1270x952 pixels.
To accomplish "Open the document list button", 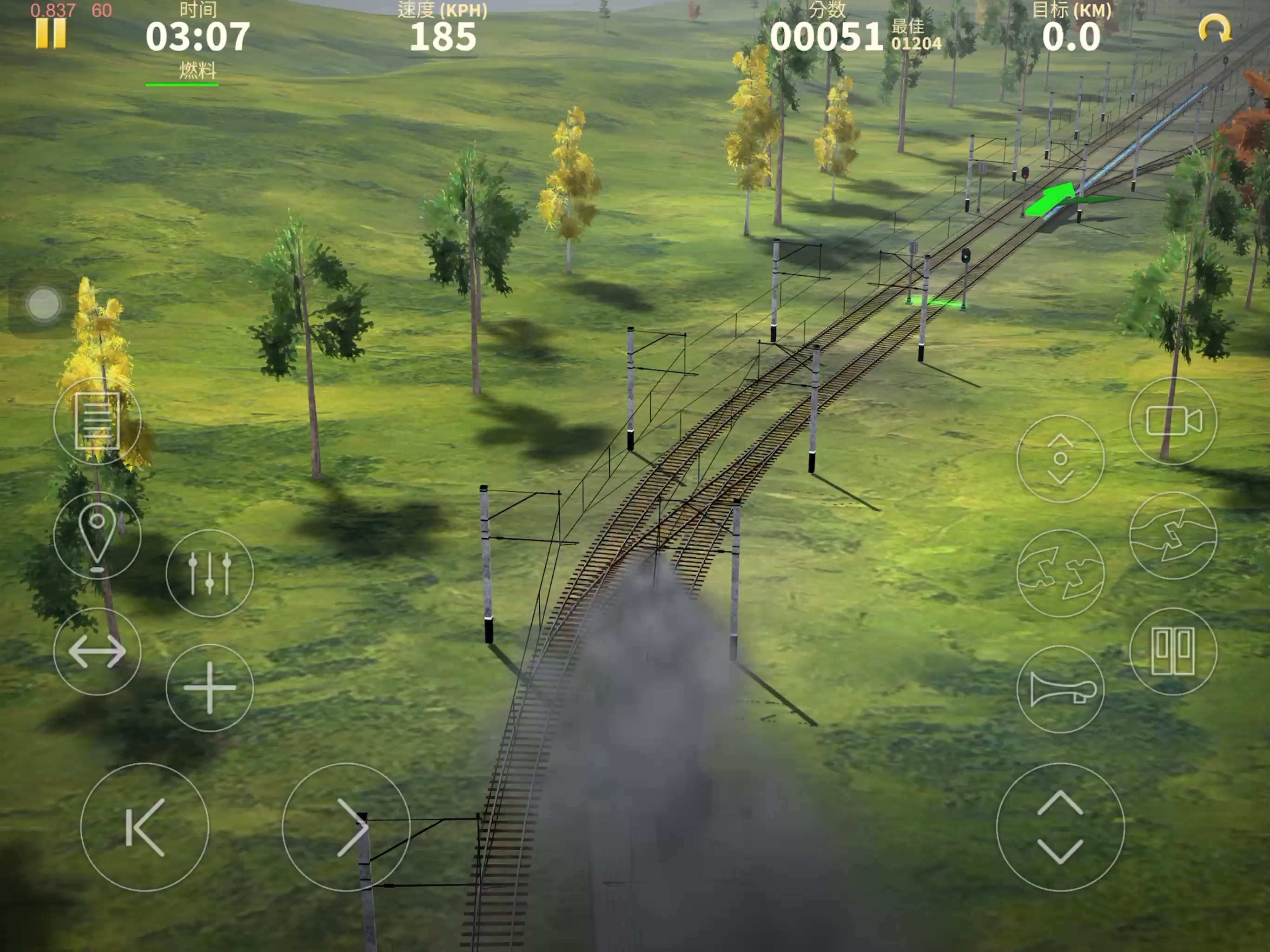I will [x=97, y=421].
